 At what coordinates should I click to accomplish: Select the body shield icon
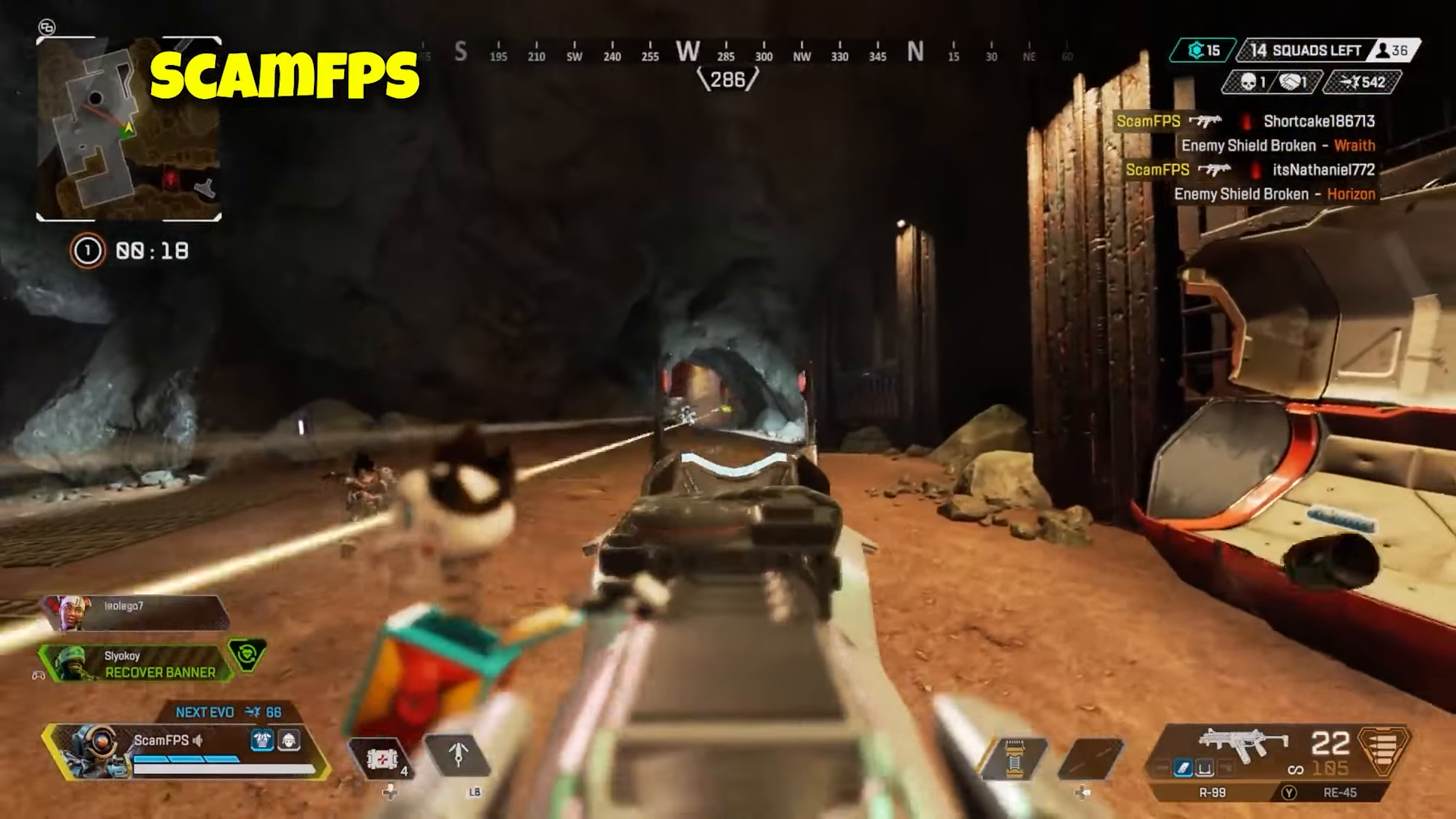pyautogui.click(x=262, y=740)
